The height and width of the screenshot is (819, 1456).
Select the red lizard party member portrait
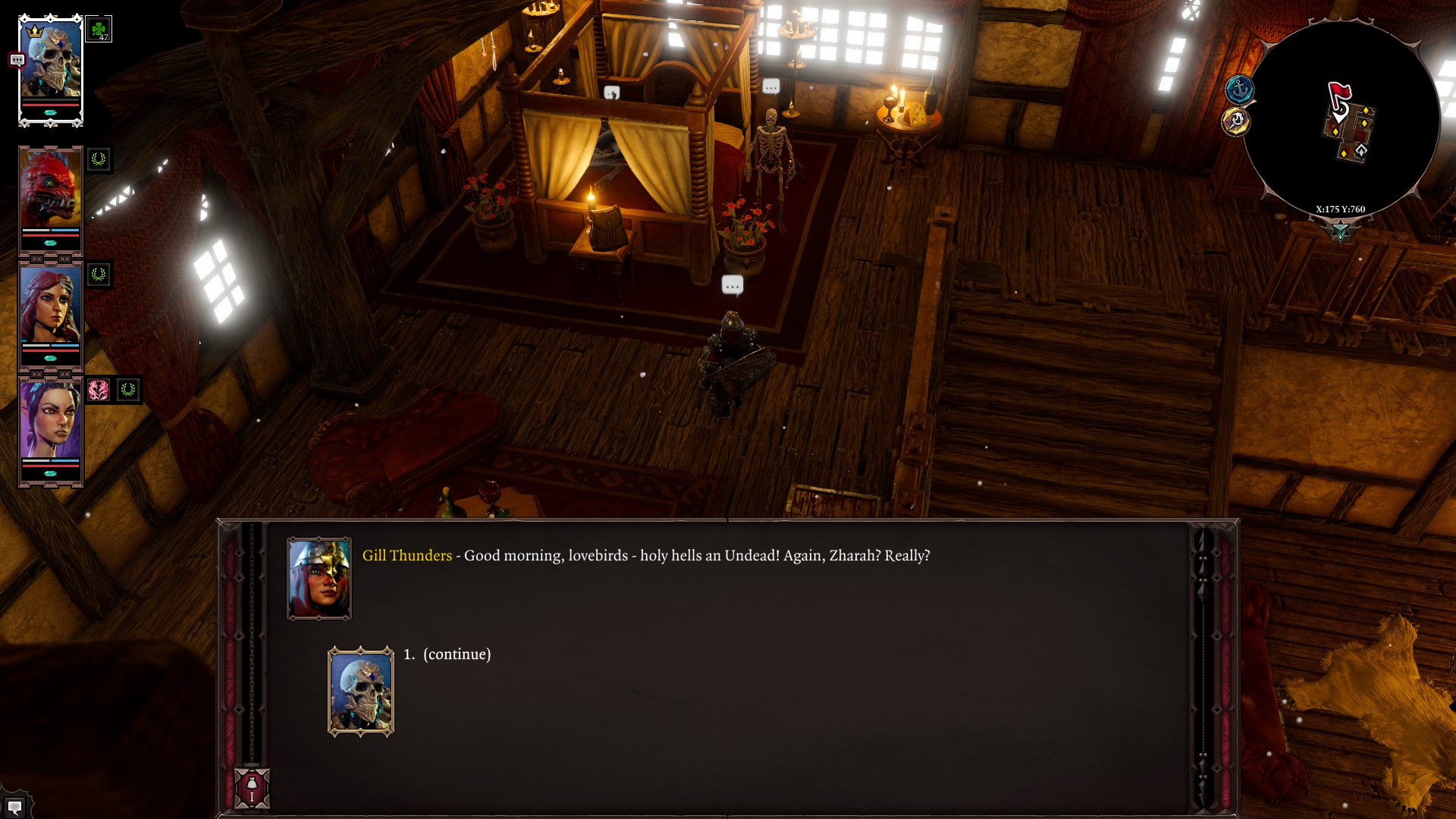[x=50, y=190]
